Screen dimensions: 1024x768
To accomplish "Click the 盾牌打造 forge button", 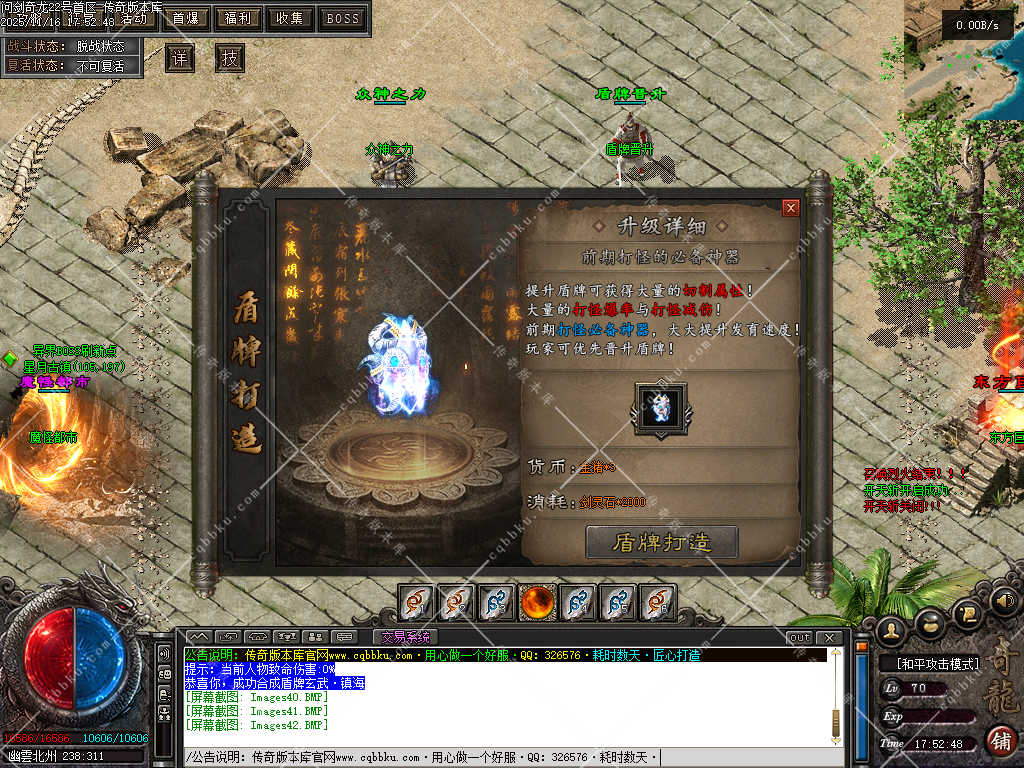I will pos(662,542).
